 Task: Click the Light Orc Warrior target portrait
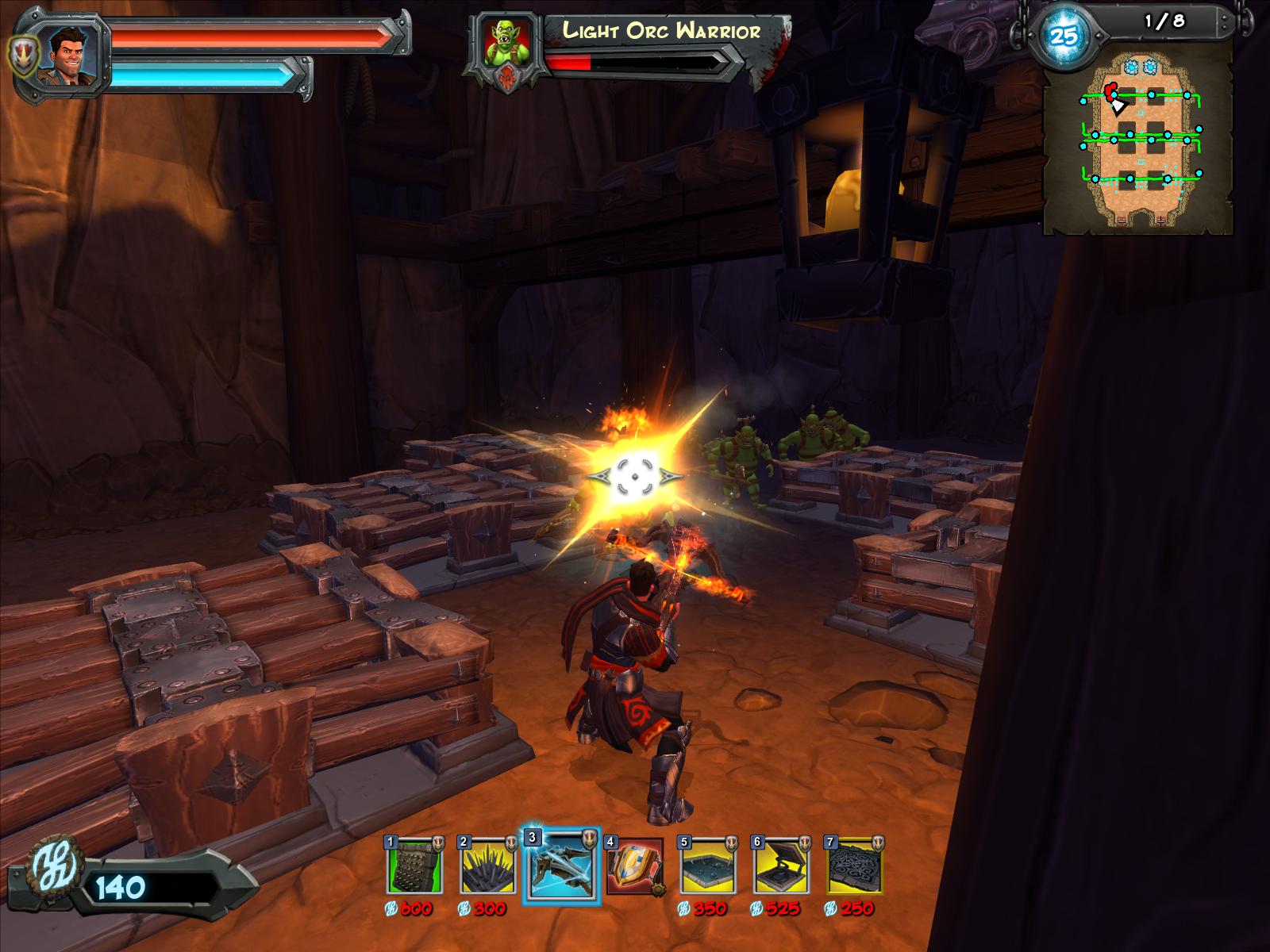tap(509, 41)
